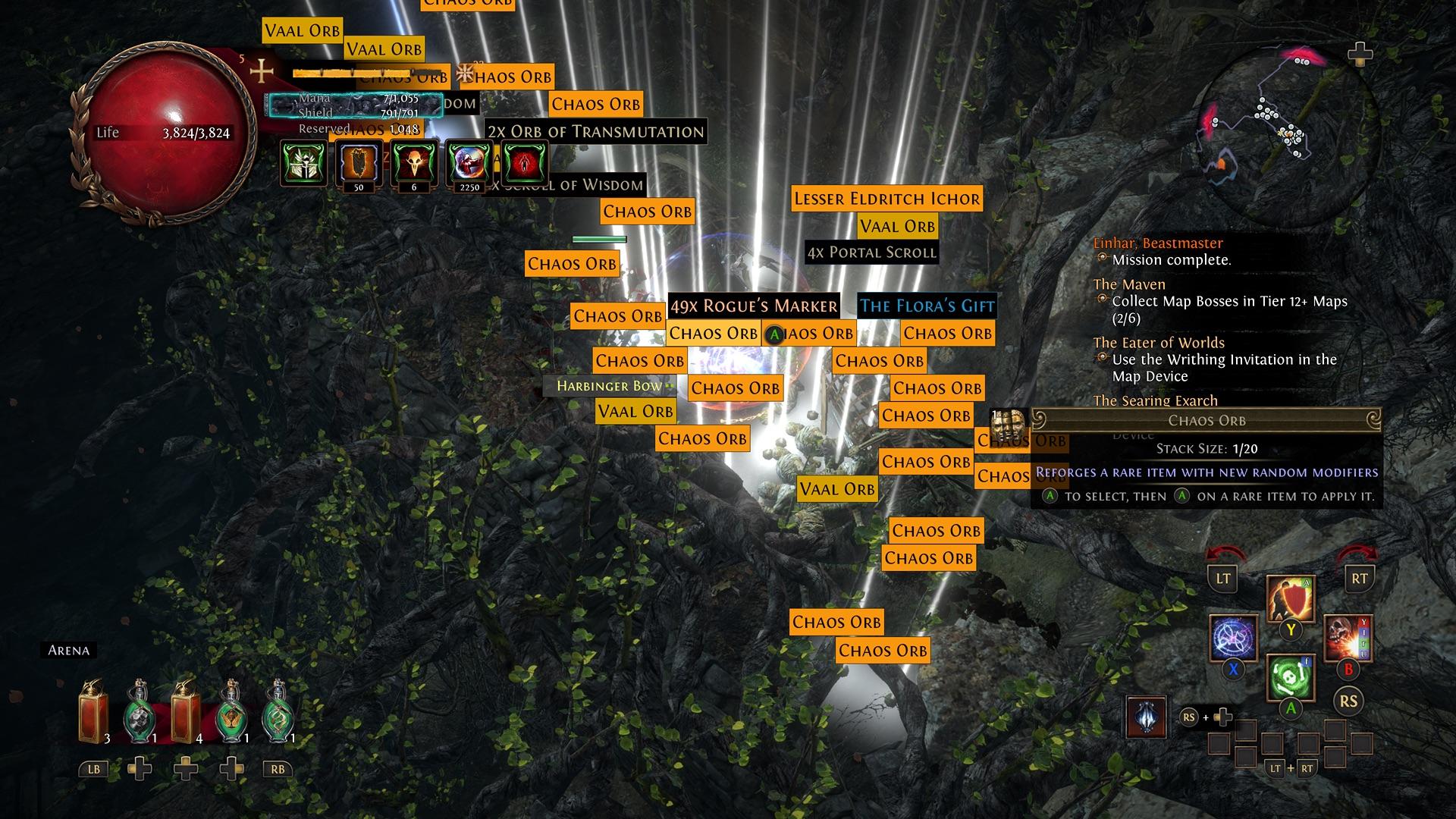Use the flaming skull skill icon
Screen dimensions: 1456x819
1348,637
